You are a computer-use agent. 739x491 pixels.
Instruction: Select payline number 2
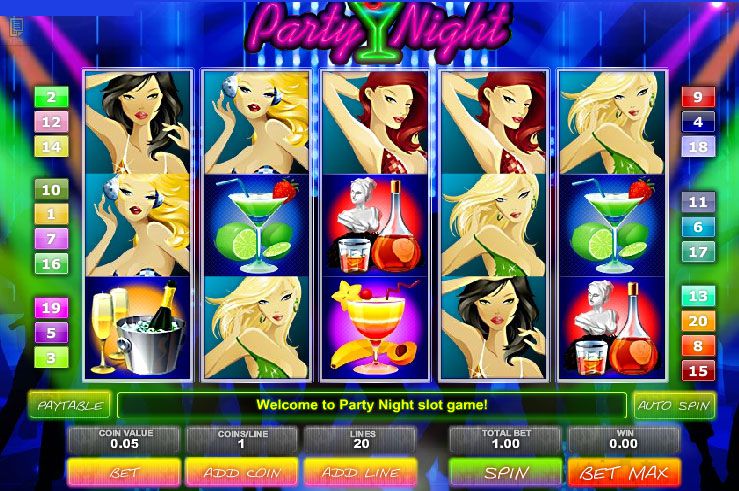pos(51,98)
